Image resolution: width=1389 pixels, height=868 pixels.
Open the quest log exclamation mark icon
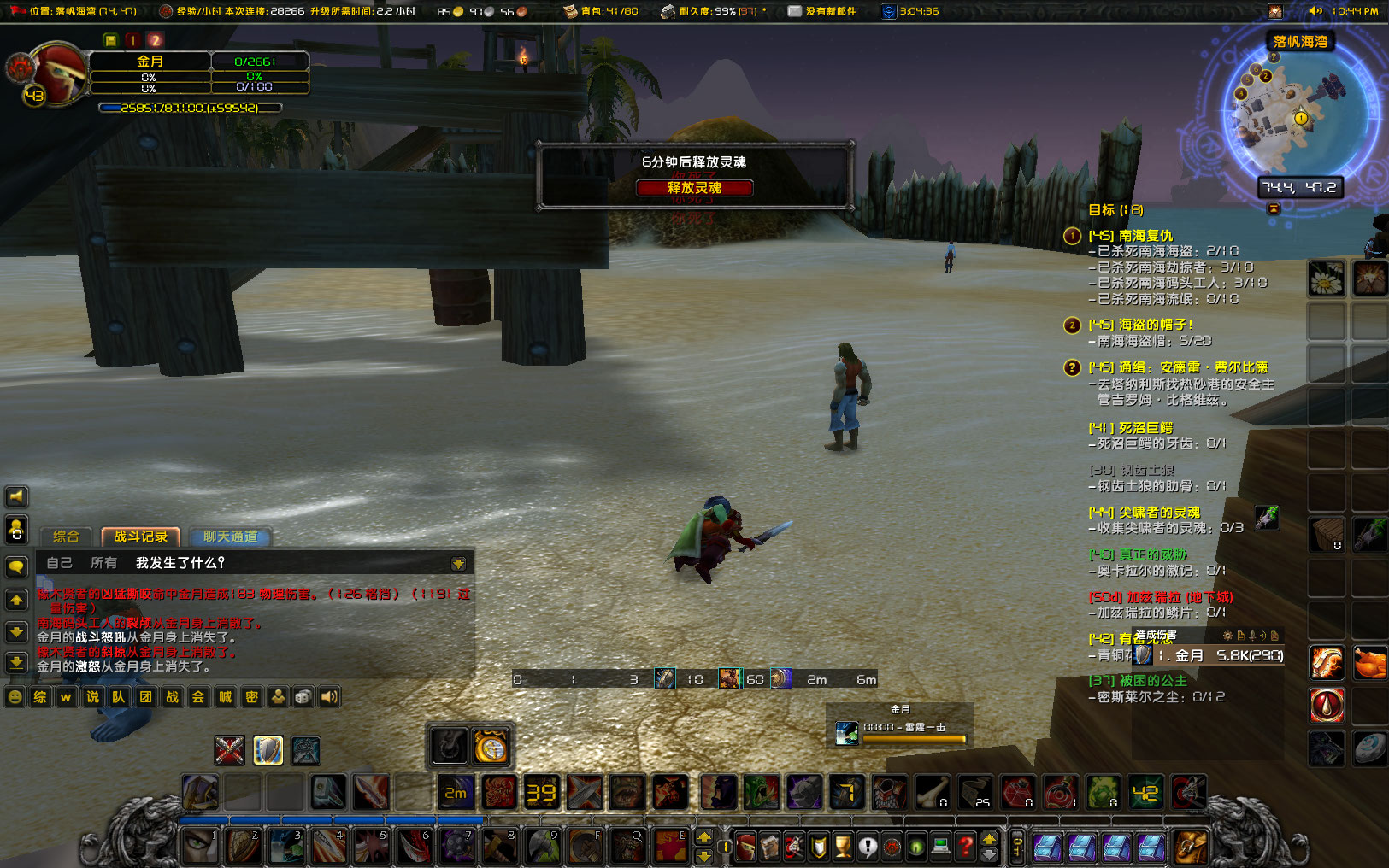tap(868, 847)
